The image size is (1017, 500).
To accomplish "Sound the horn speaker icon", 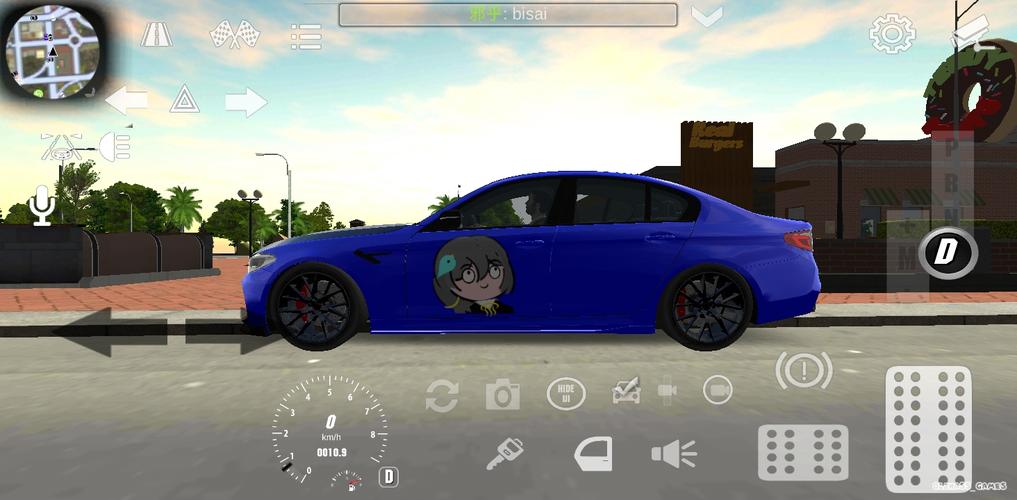I will 674,454.
